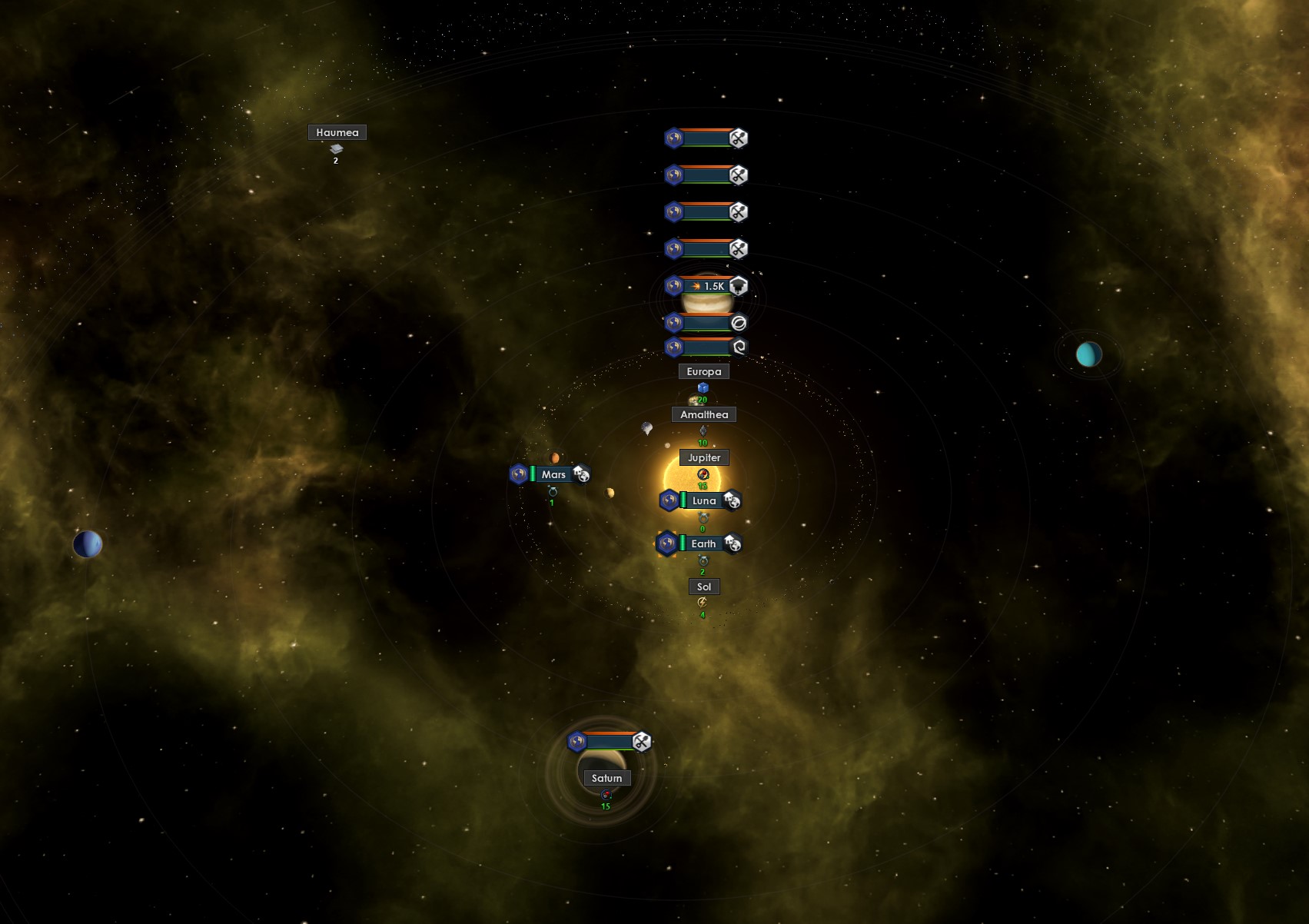Click the energy deposit icon below Sol

pos(702,603)
